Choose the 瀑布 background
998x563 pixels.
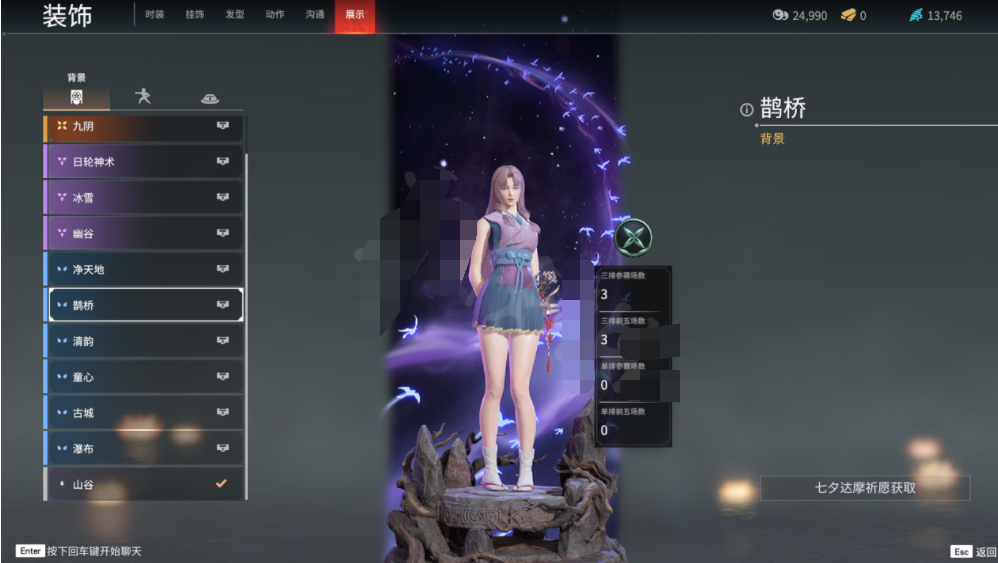point(144,449)
